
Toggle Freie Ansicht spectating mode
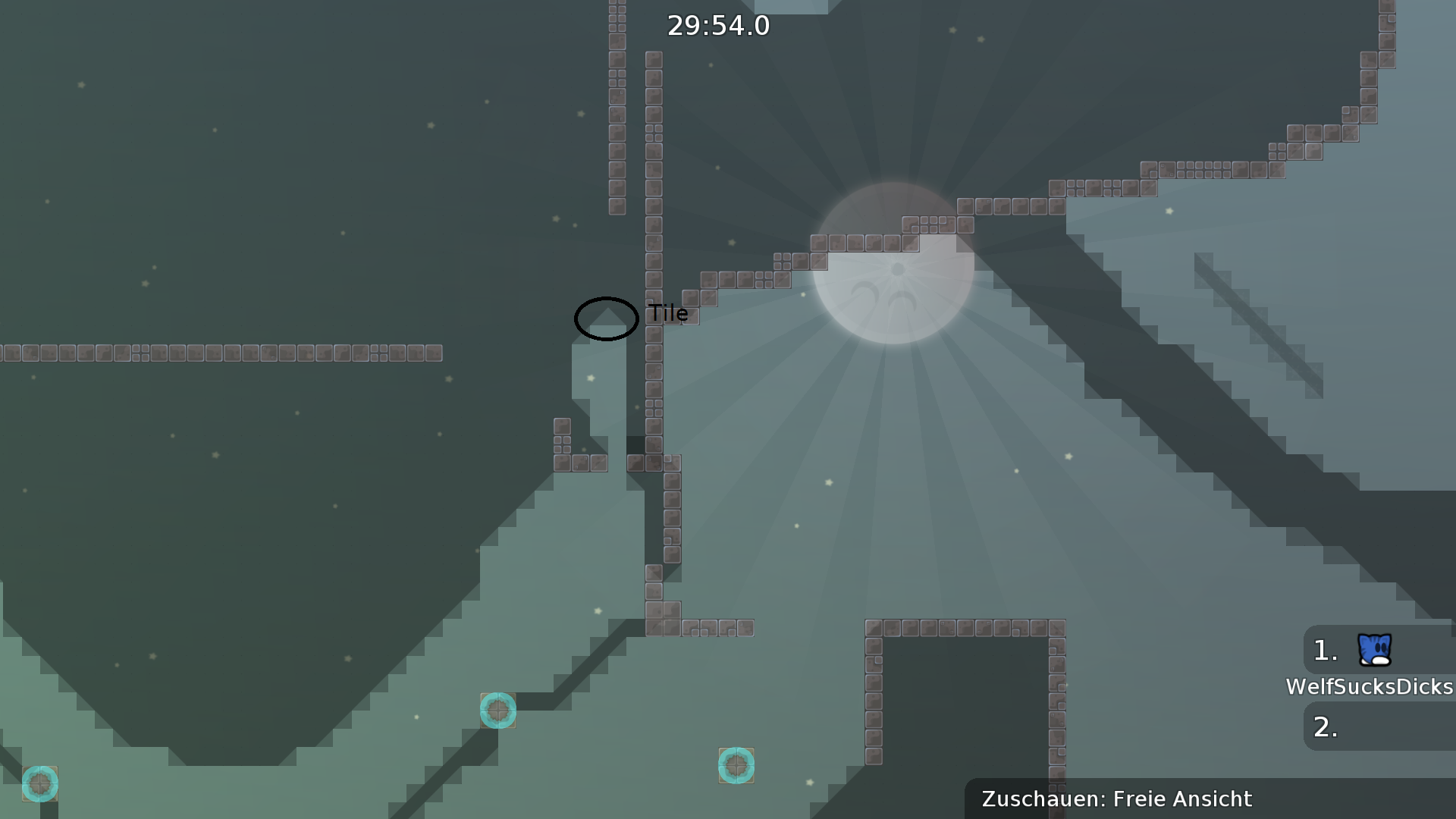1180,799
